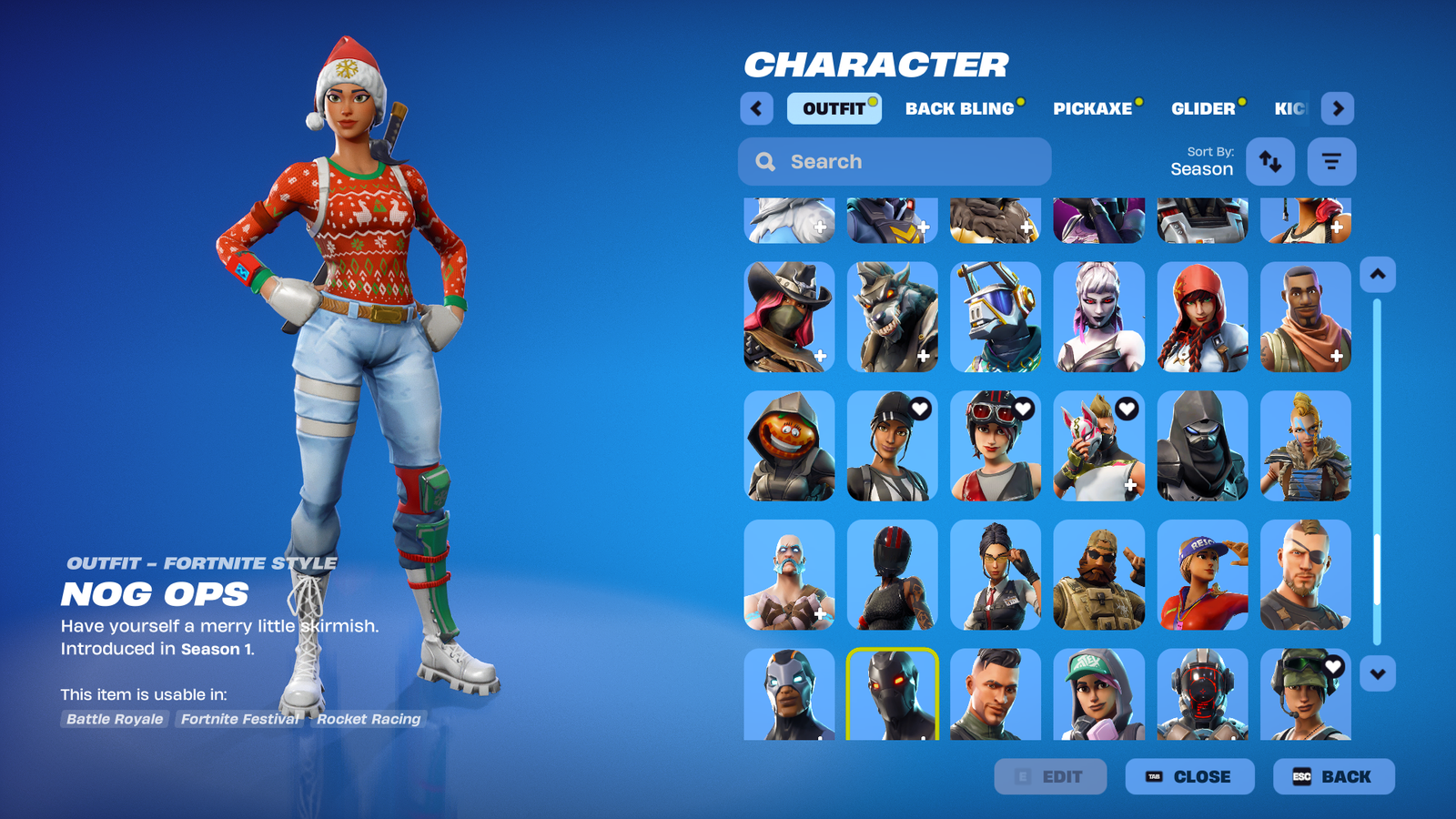The width and height of the screenshot is (1456, 819).
Task: Open the filter options button
Action: pyautogui.click(x=1331, y=162)
